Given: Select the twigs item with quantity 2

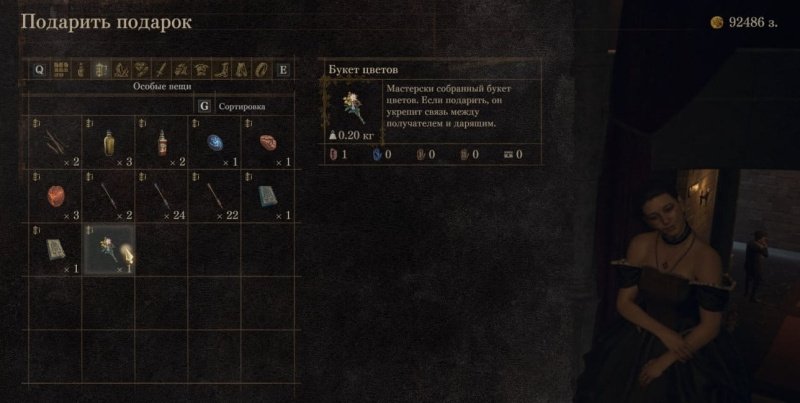Looking at the screenshot, I should pyautogui.click(x=53, y=145).
